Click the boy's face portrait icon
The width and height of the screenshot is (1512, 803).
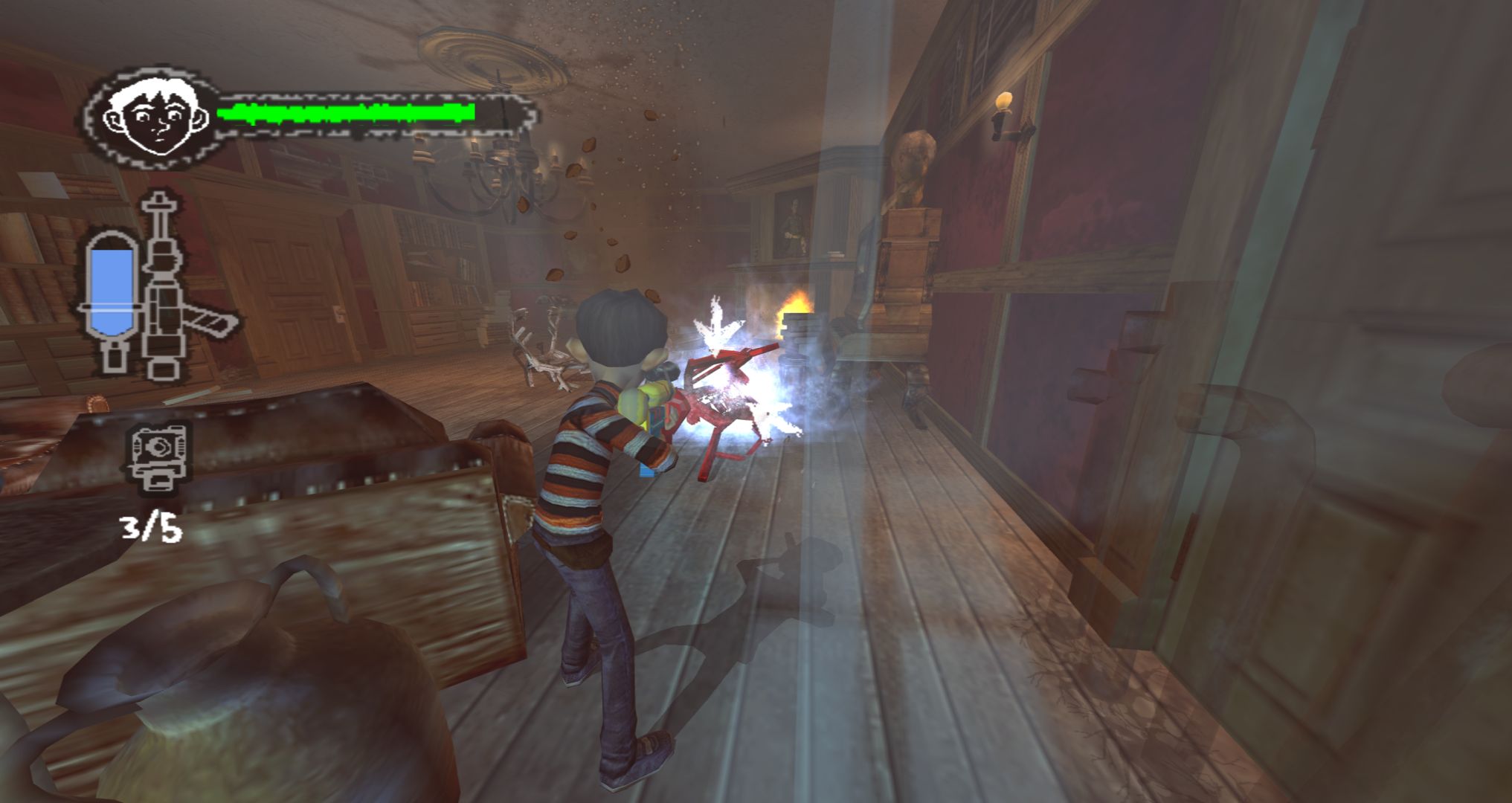[155, 119]
